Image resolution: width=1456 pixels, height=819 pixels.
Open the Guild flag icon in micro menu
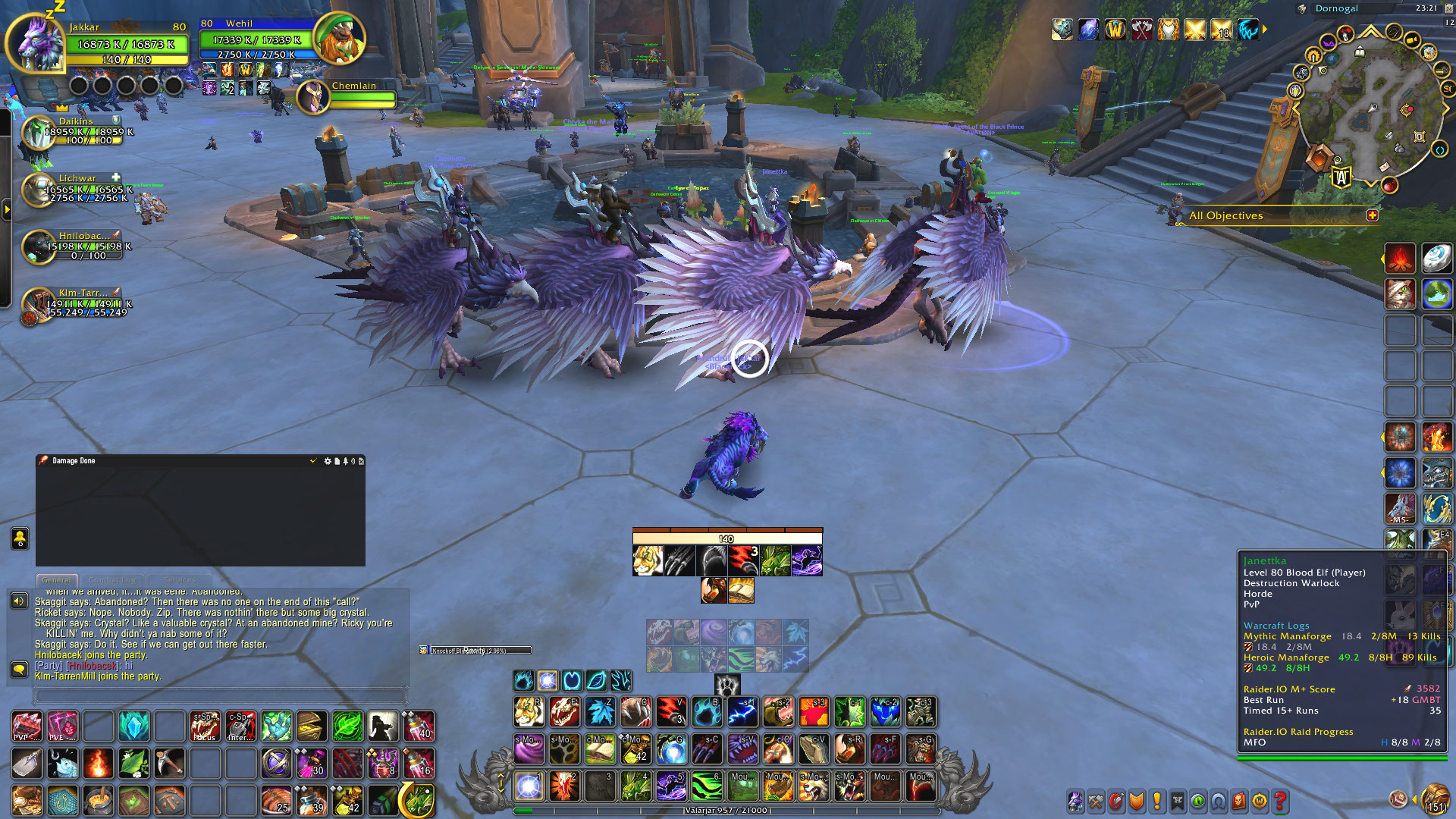[1177, 800]
